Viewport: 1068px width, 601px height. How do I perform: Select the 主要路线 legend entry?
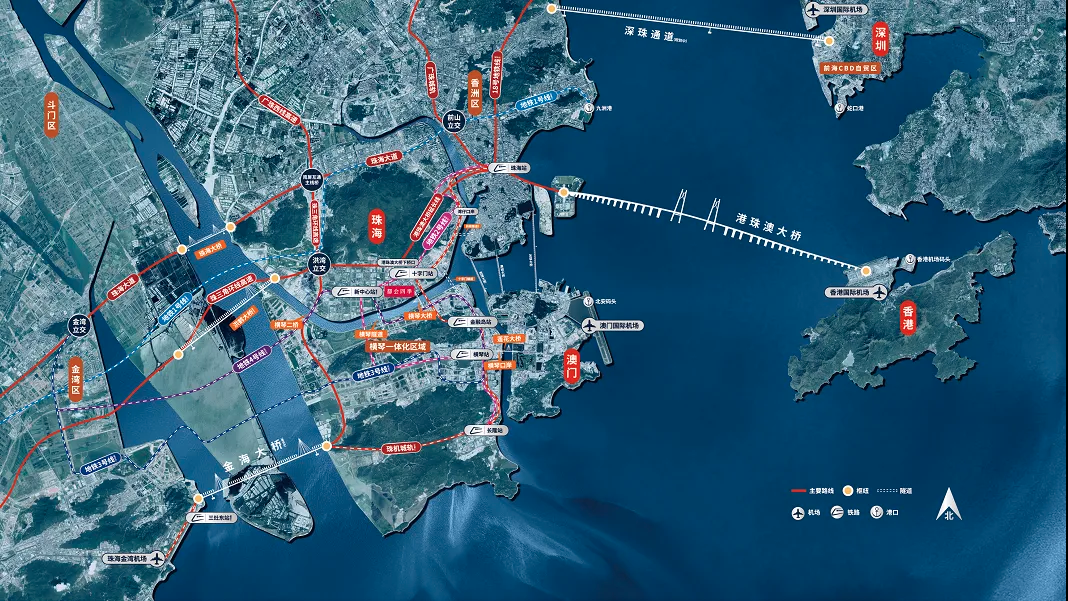point(811,491)
